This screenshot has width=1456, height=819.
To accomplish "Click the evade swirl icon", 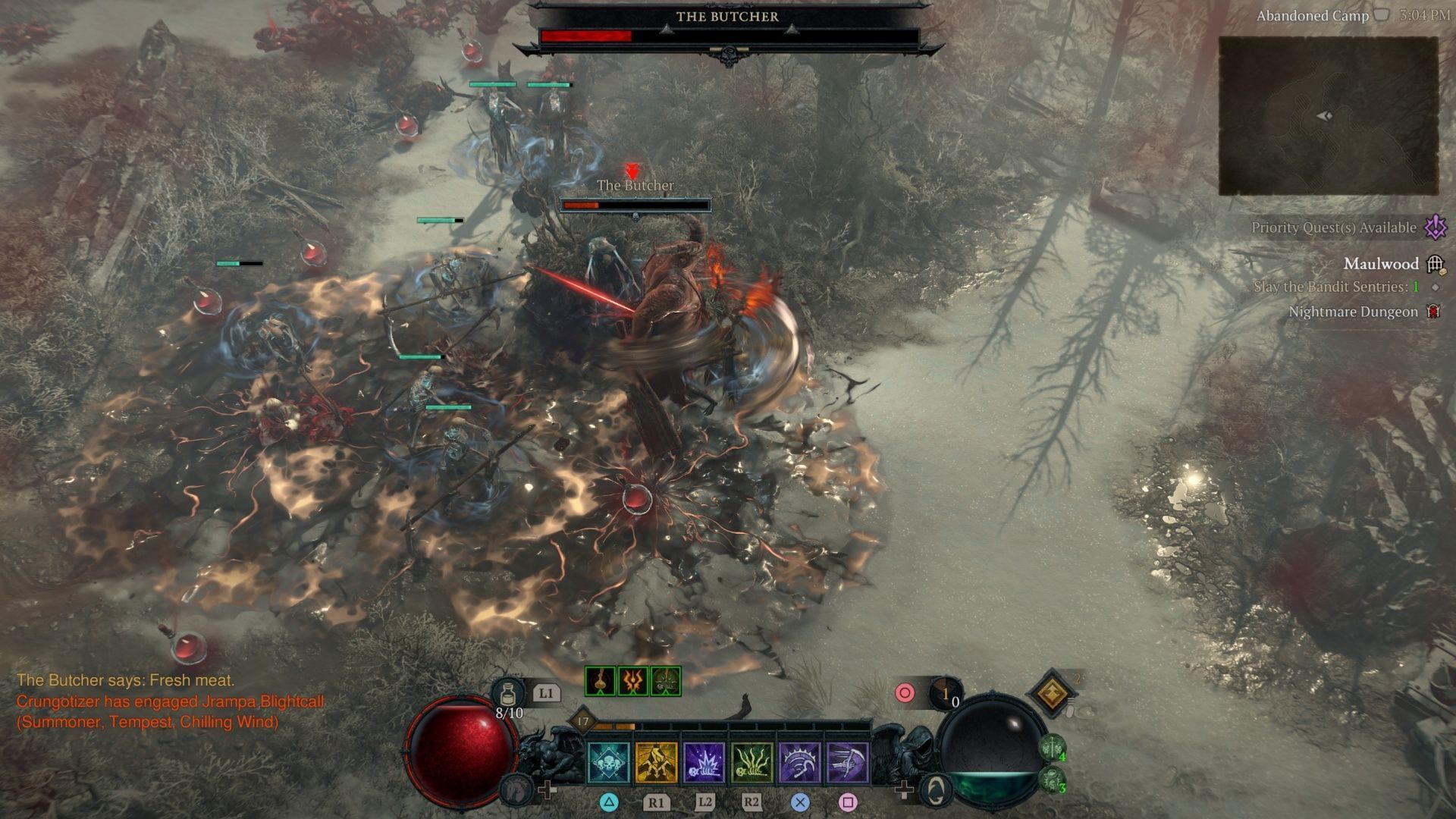I will pyautogui.click(x=937, y=790).
